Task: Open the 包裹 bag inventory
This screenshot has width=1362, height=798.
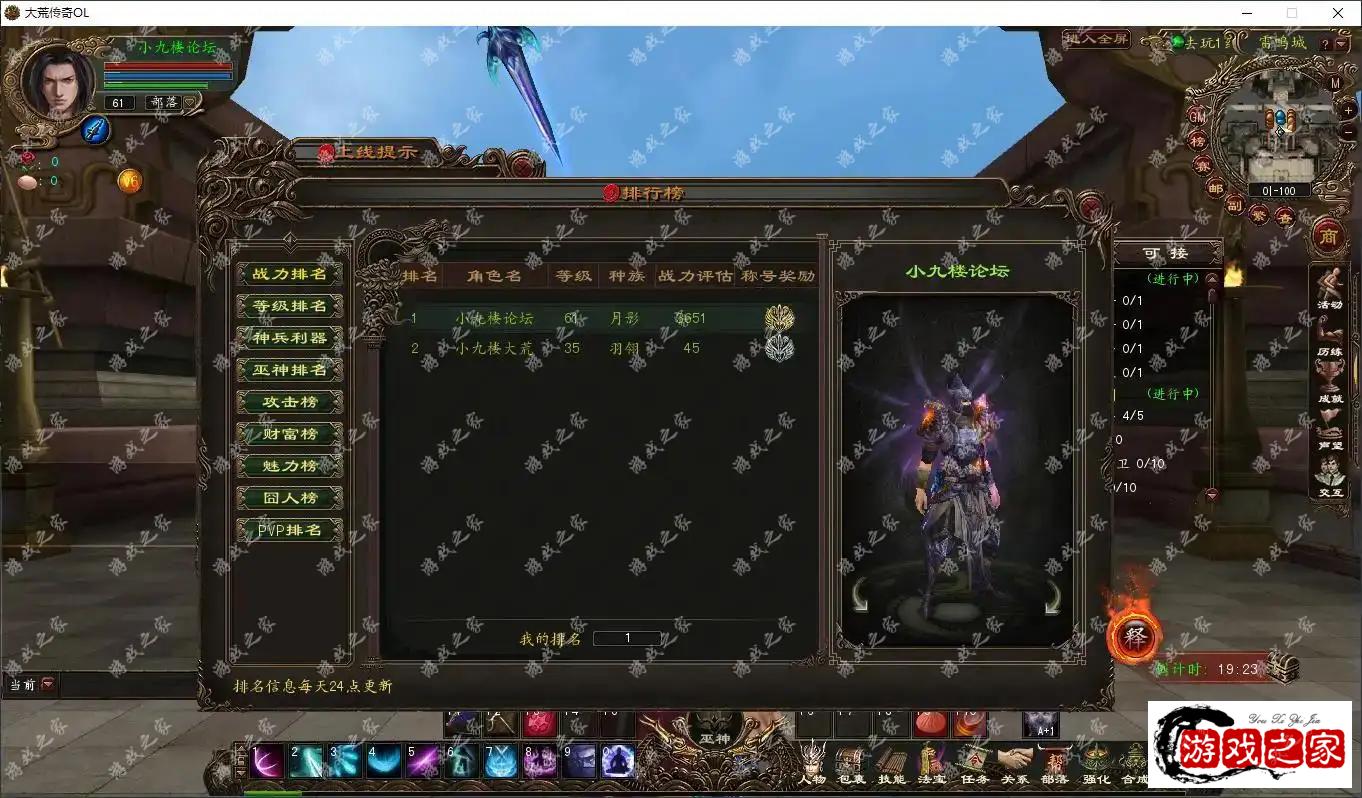Action: click(x=851, y=764)
